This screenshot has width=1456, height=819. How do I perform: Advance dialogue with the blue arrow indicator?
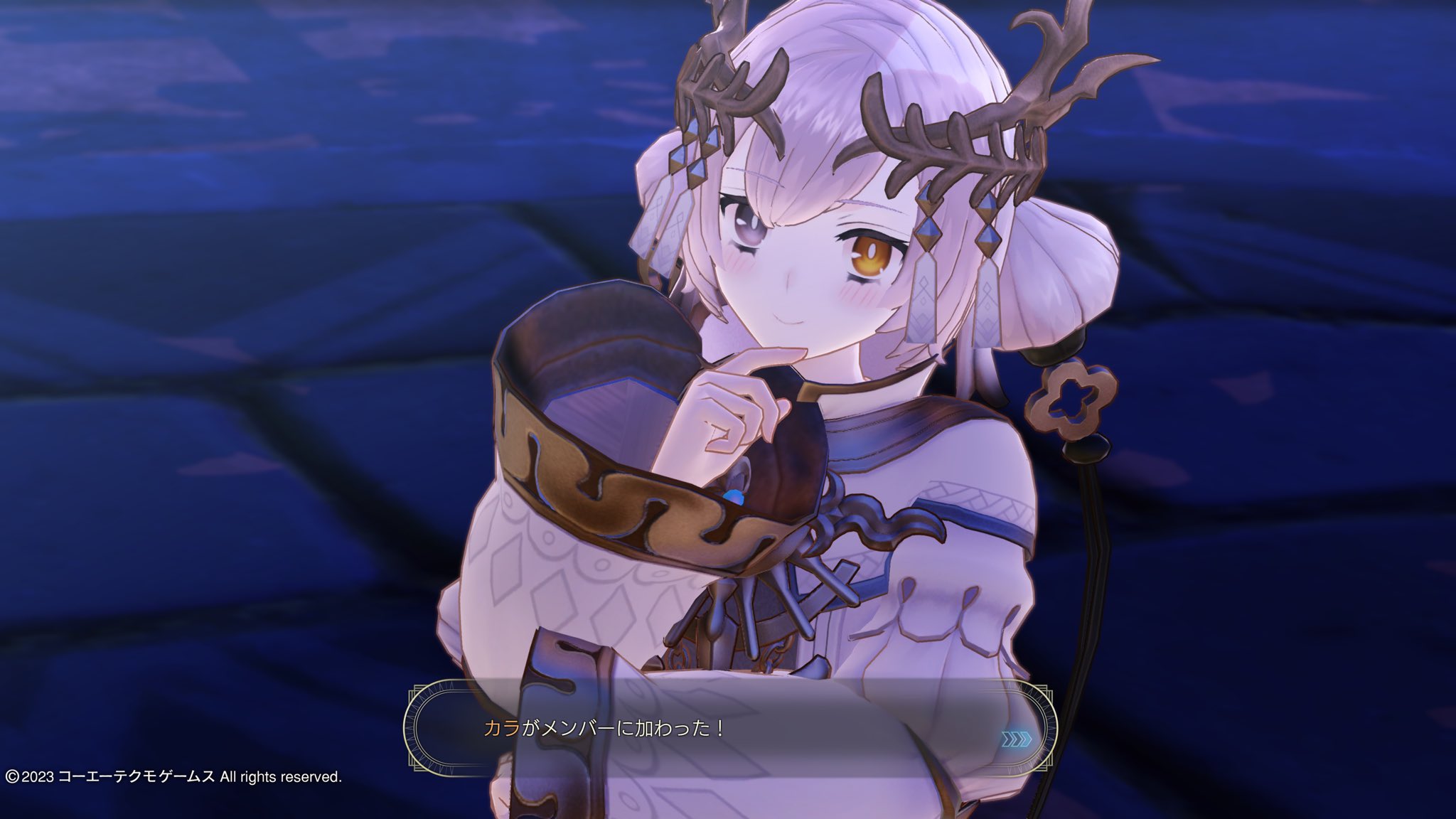[x=1015, y=740]
